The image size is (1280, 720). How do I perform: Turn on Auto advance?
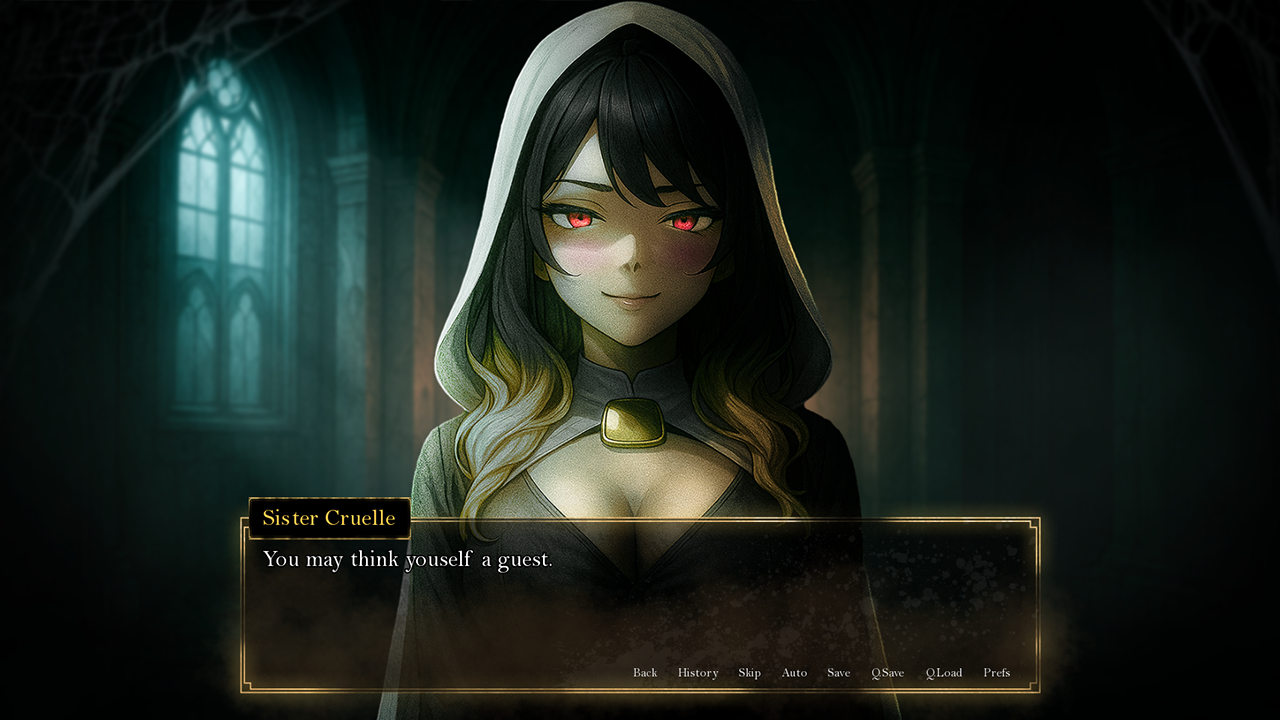pos(794,673)
